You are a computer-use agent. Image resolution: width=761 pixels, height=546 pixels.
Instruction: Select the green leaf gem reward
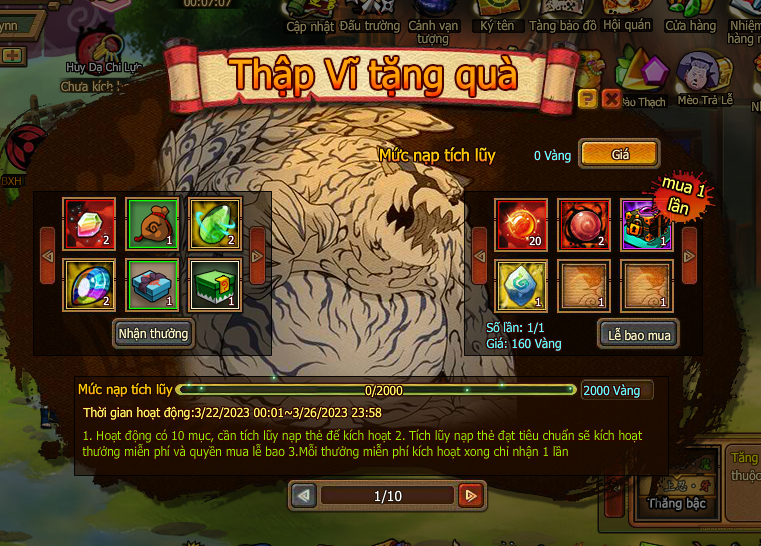coord(214,223)
